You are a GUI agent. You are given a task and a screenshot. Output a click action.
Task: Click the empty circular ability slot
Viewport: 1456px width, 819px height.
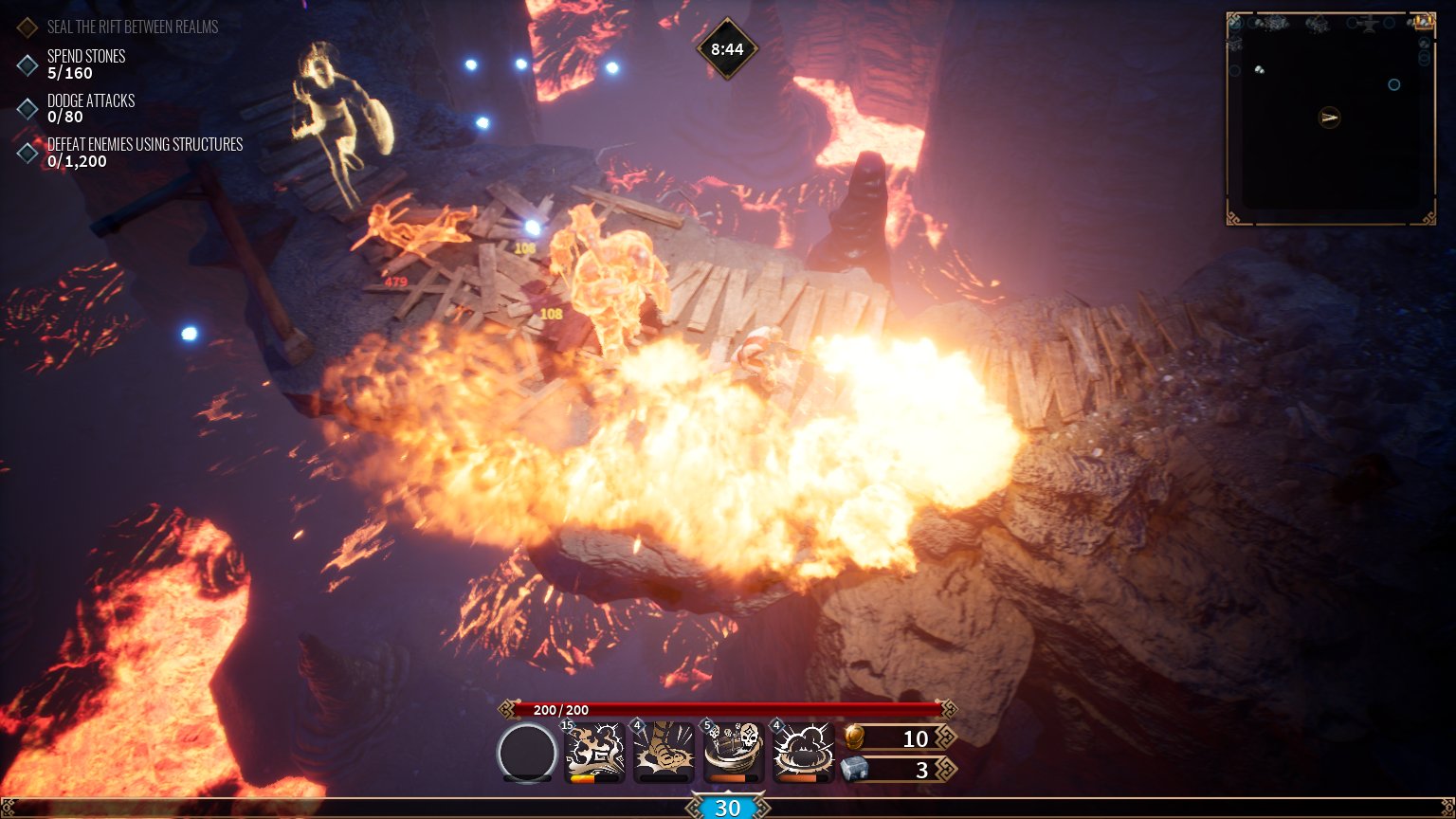point(527,753)
